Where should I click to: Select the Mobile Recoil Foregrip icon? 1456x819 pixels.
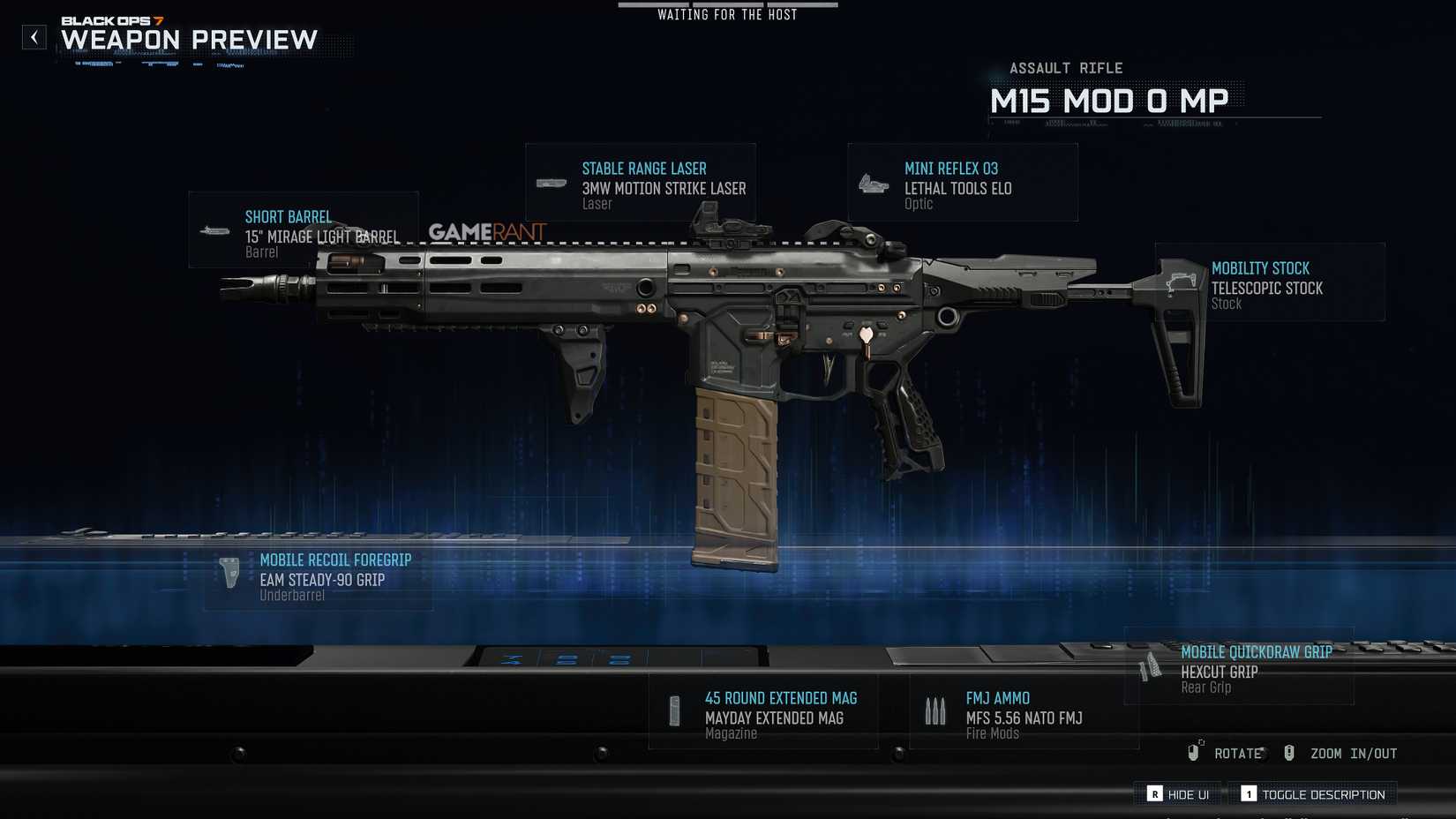[229, 574]
